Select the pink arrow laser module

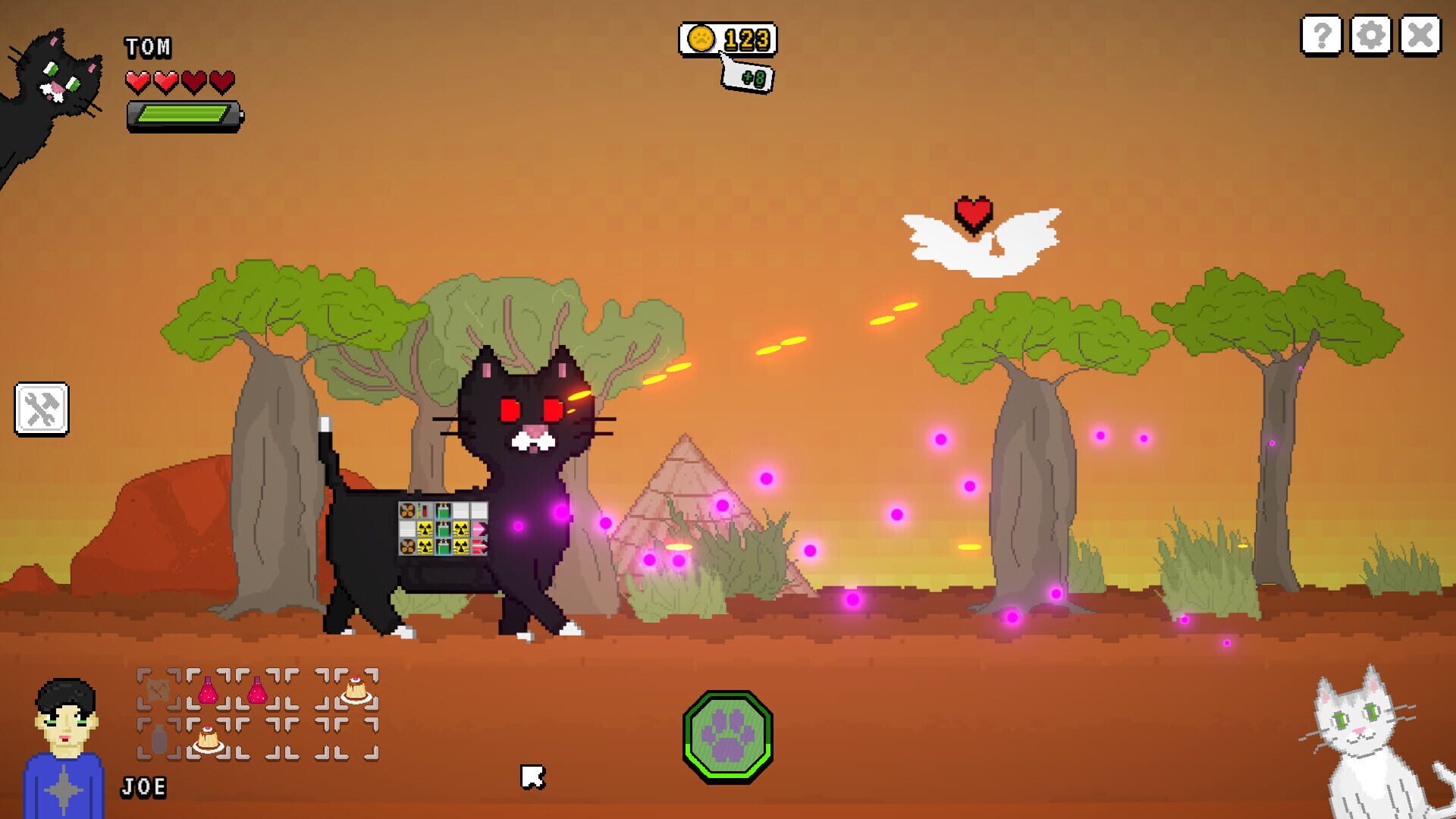479,527
